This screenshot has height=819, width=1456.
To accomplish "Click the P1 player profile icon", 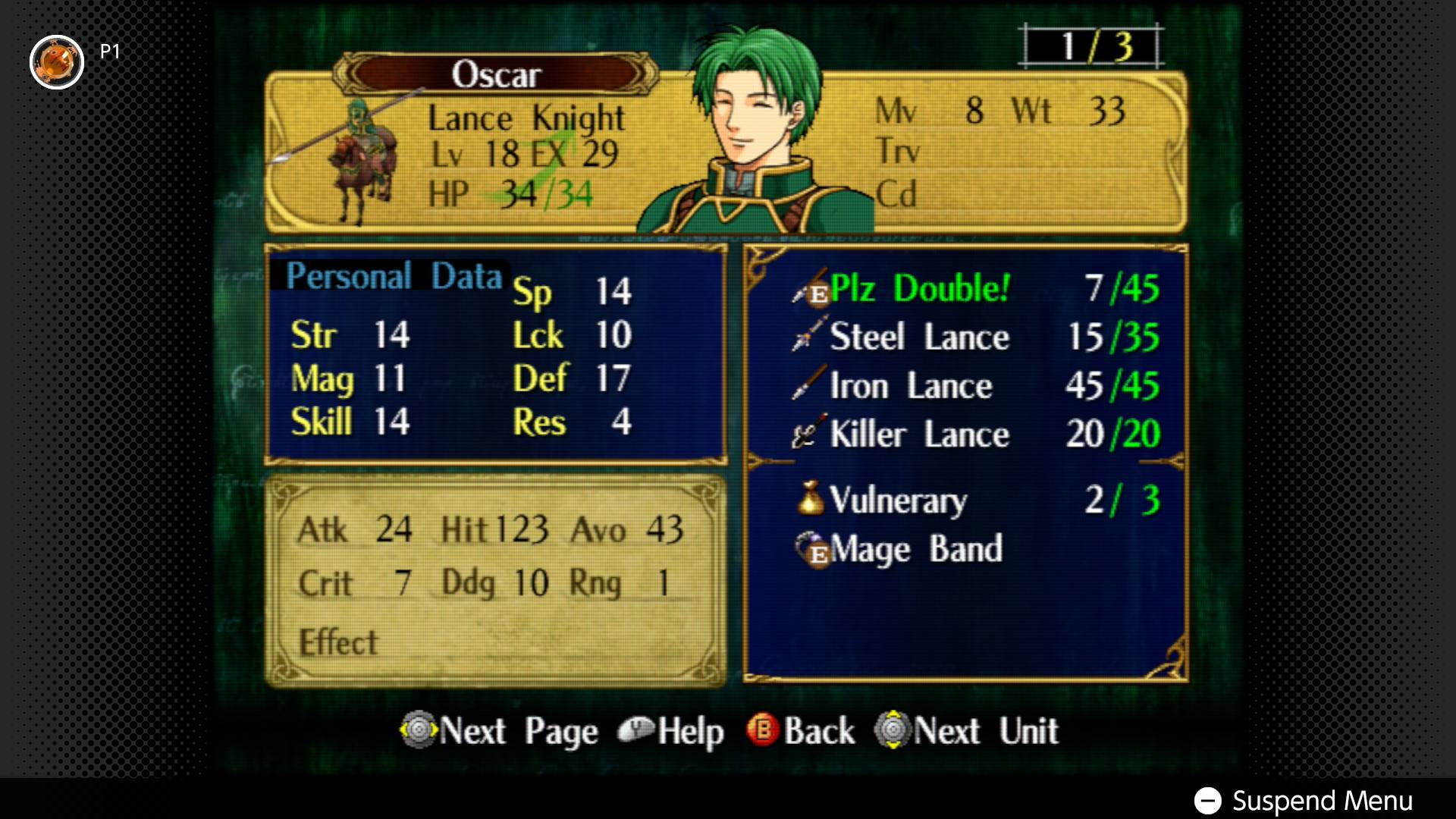I will [x=57, y=62].
